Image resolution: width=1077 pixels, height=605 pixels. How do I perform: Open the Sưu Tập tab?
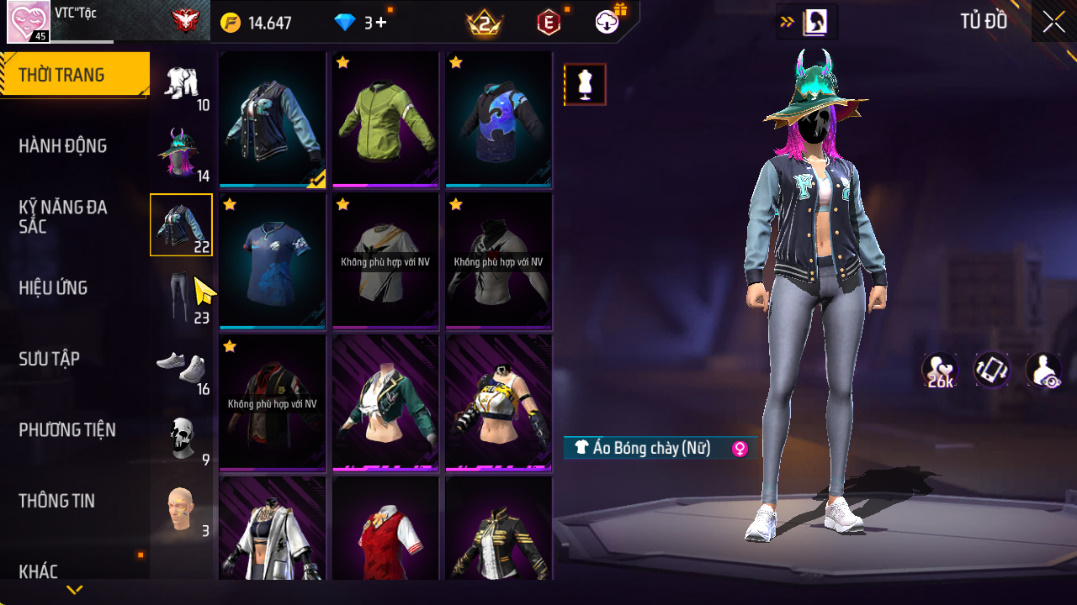point(49,359)
